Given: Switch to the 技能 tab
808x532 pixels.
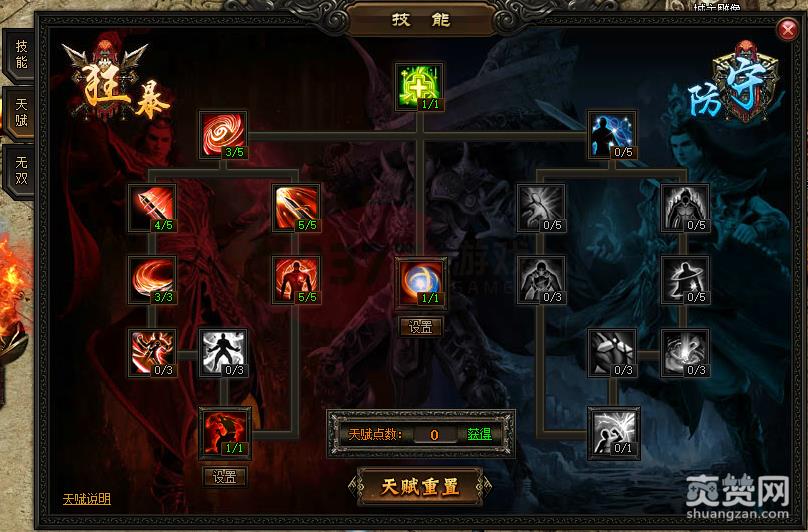Looking at the screenshot, I should click(21, 55).
